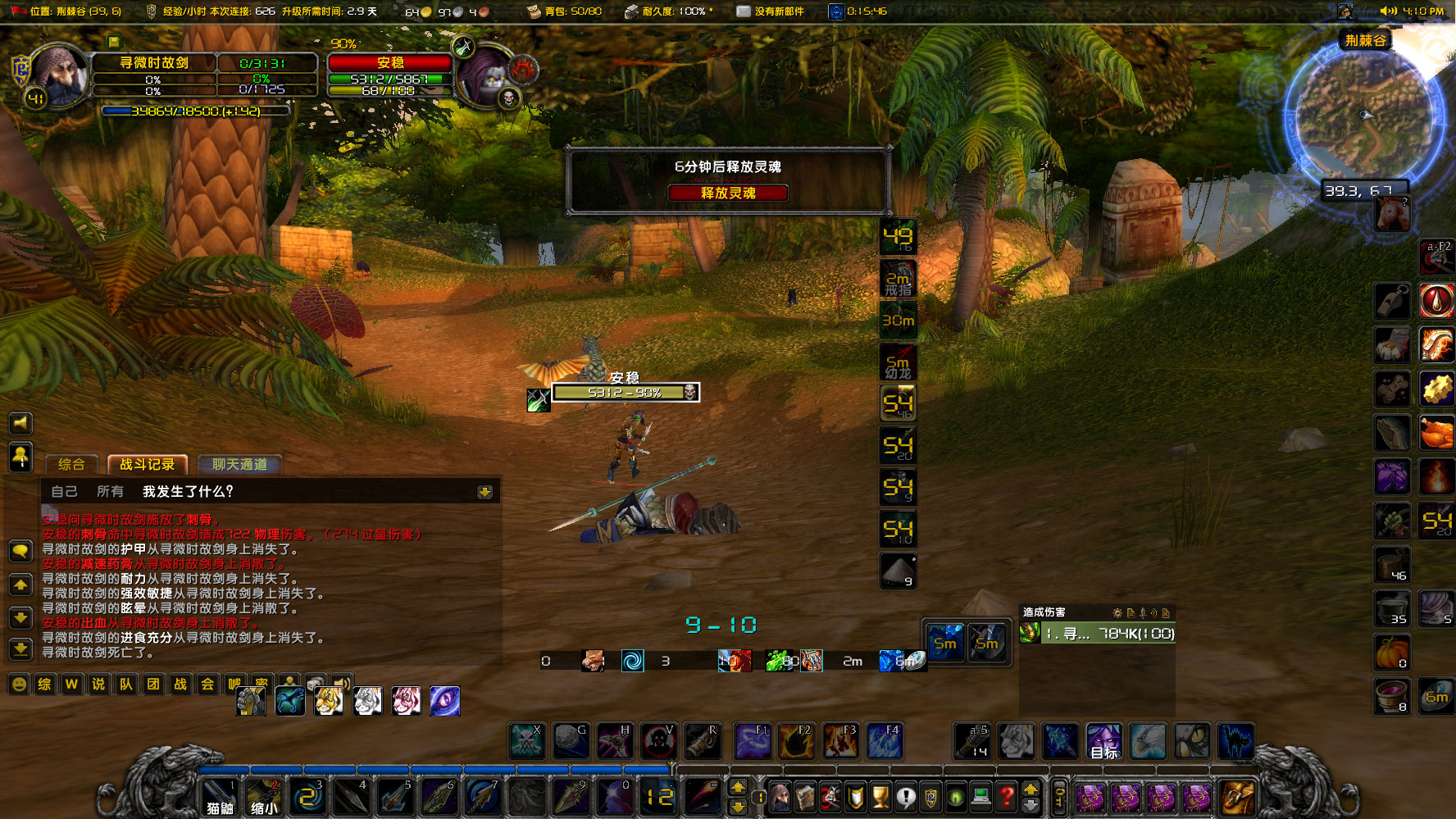Activate the skull and crossbones X ability
This screenshot has height=819, width=1456.
pyautogui.click(x=526, y=740)
